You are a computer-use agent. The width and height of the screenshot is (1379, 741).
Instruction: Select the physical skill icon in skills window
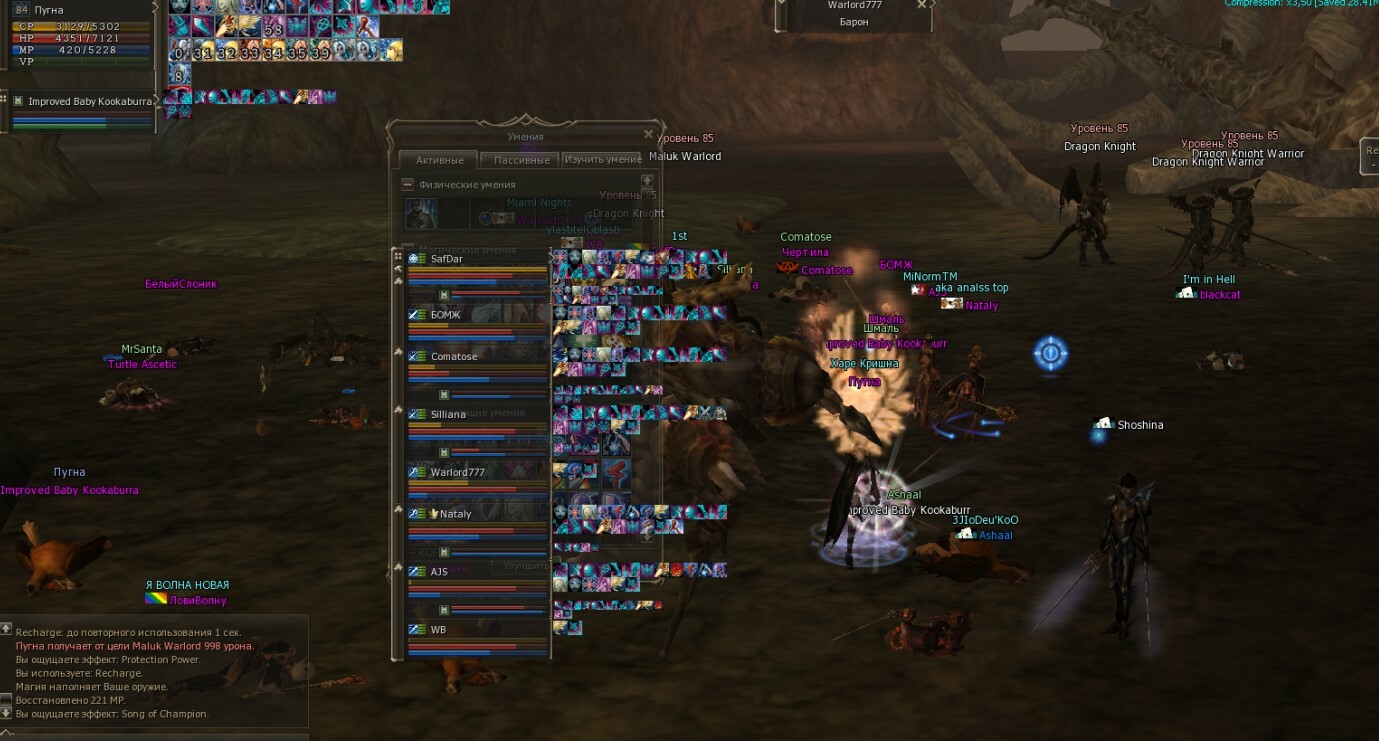pyautogui.click(x=421, y=213)
